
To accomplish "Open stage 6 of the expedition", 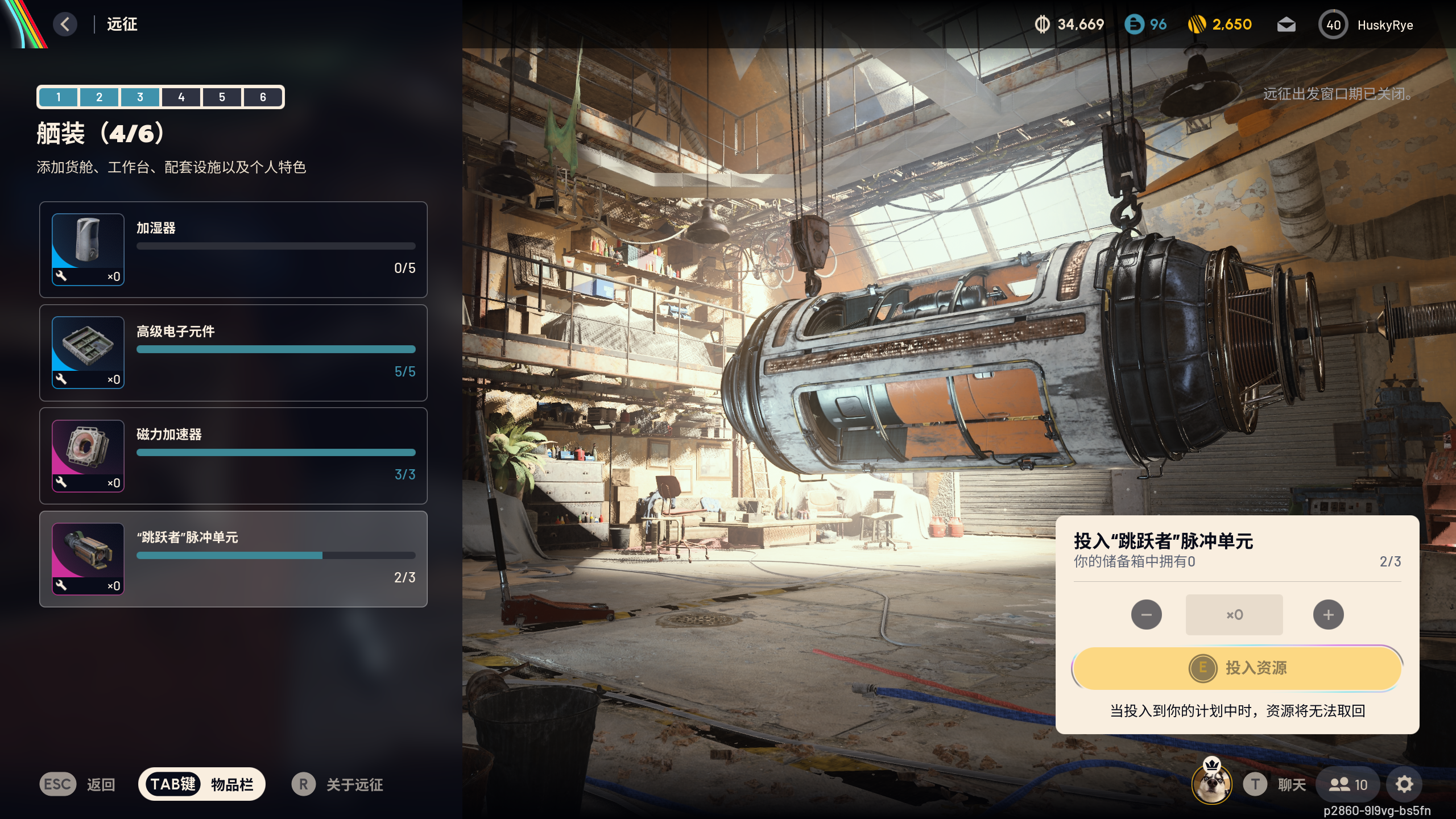I will (263, 97).
